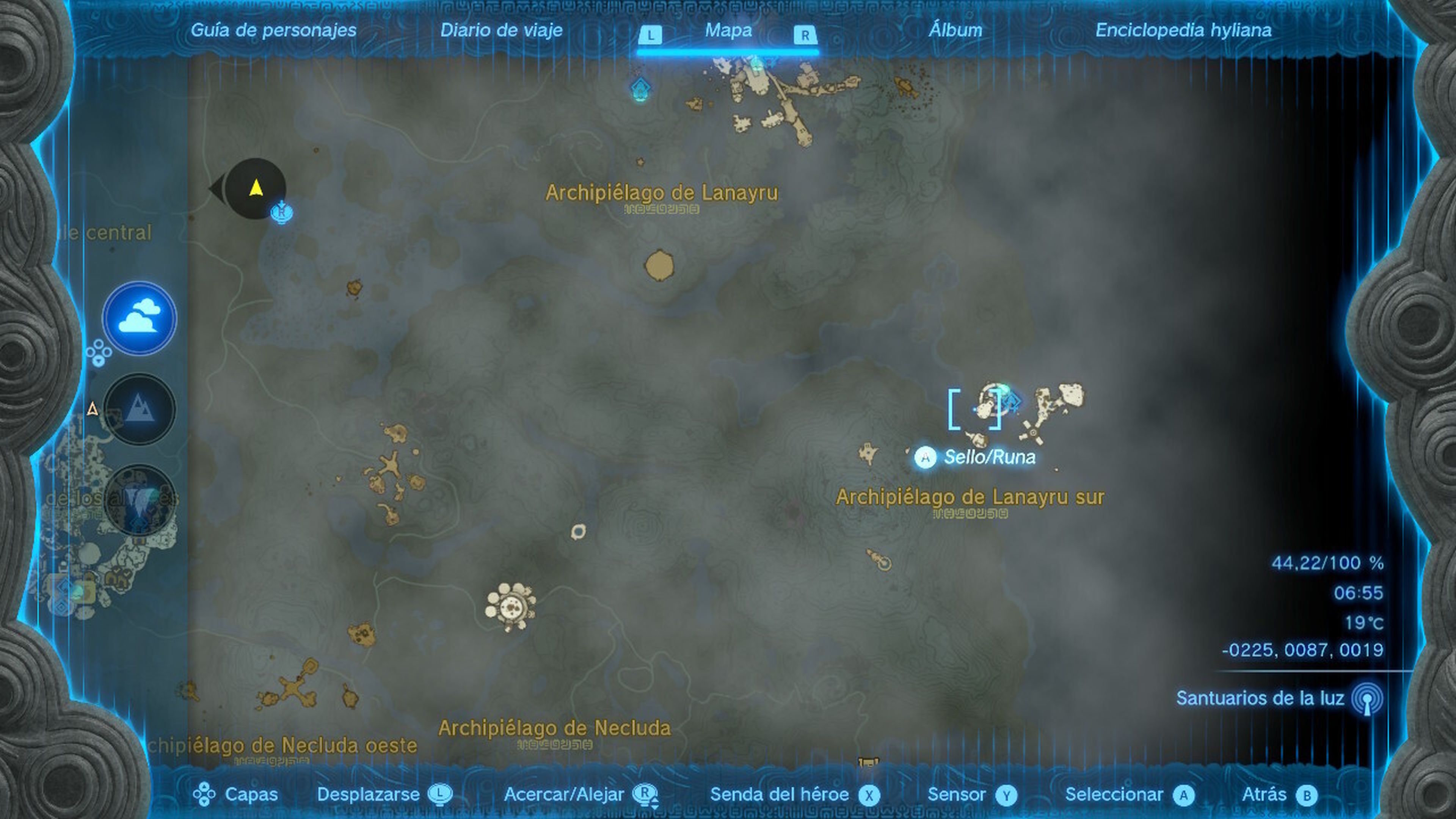Select the sky layer cloud icon
The height and width of the screenshot is (819, 1456).
point(139,318)
